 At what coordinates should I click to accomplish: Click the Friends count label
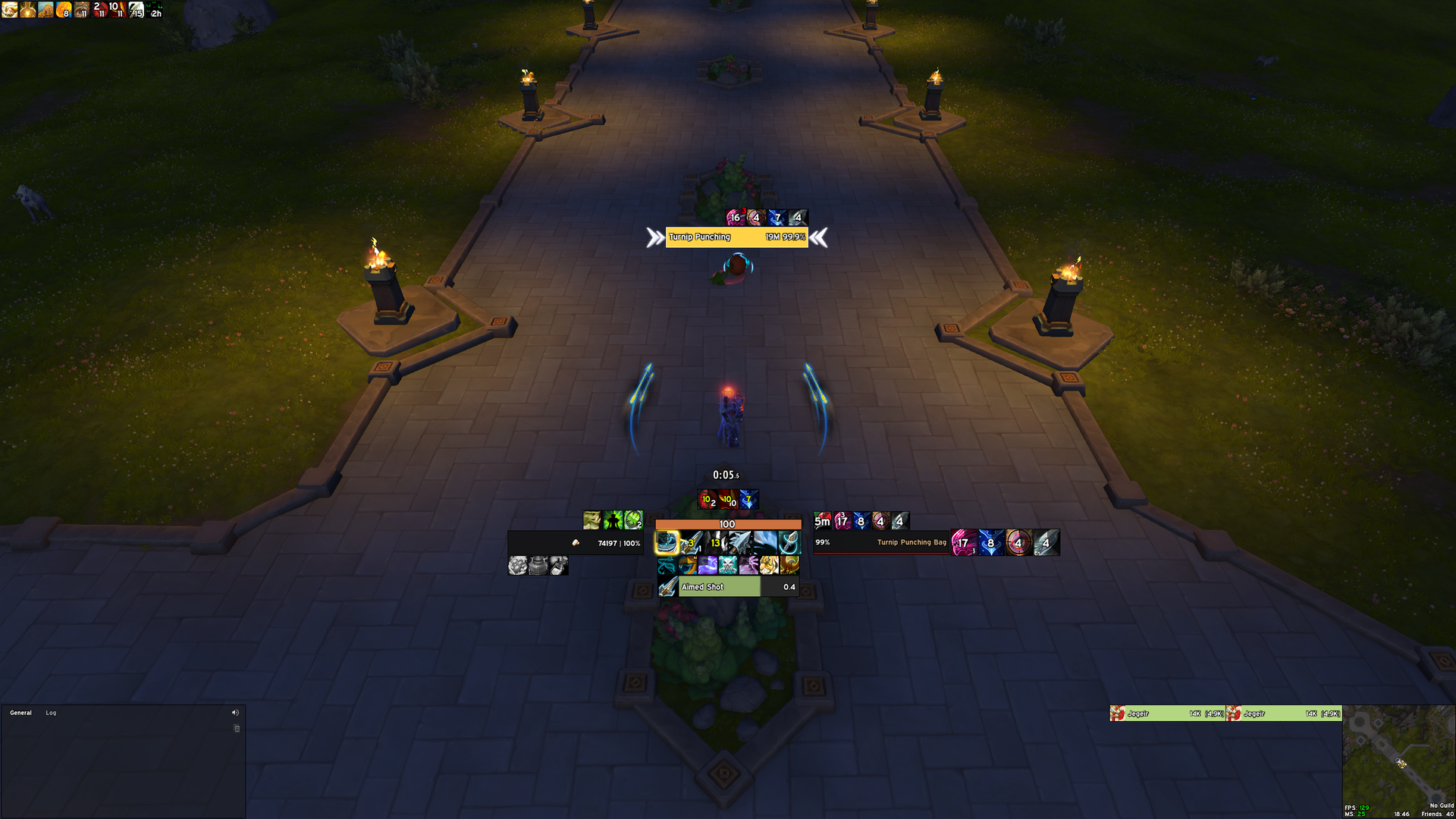1437,814
